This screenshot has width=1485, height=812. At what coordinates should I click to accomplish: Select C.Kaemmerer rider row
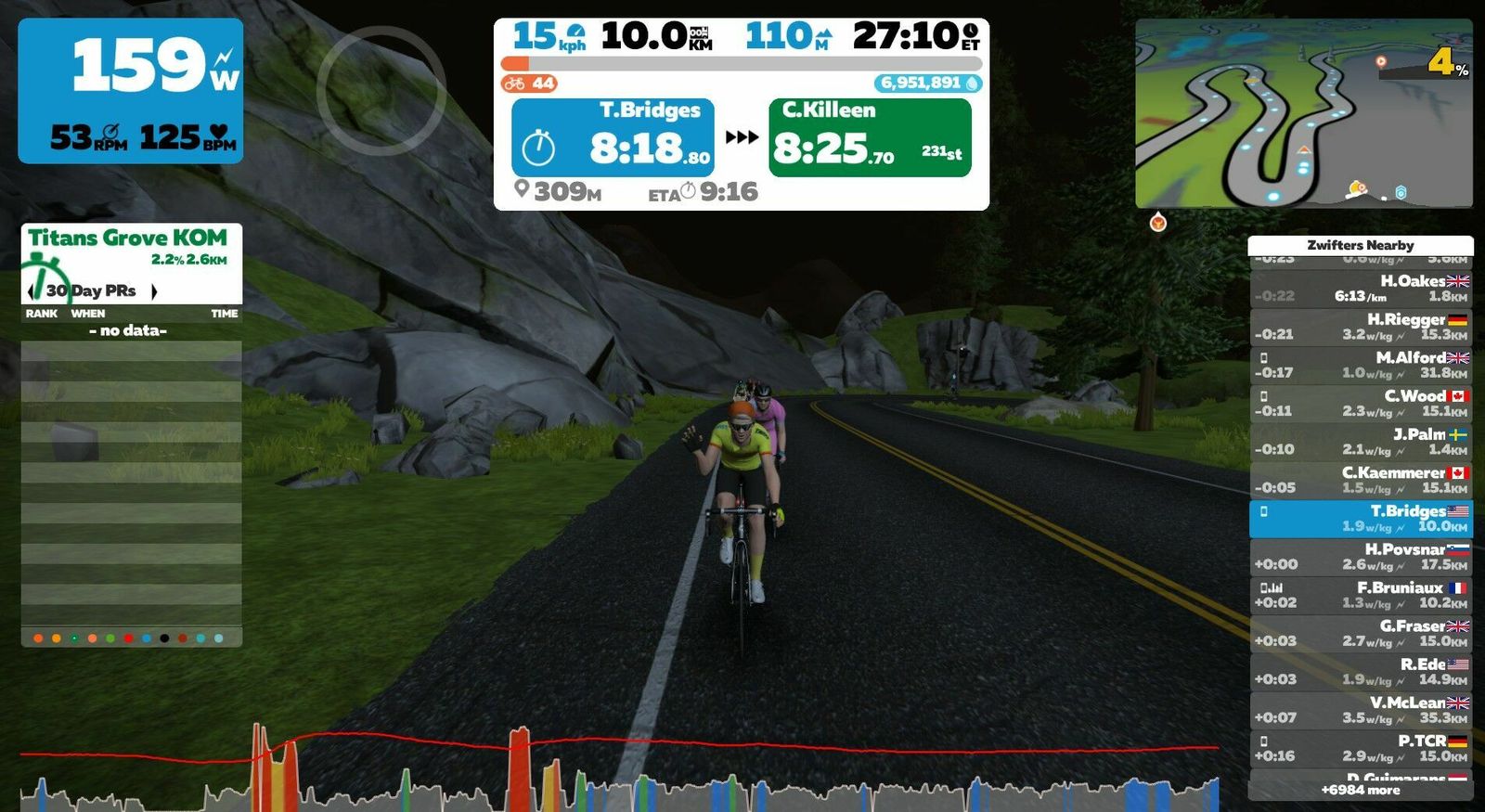click(1361, 480)
